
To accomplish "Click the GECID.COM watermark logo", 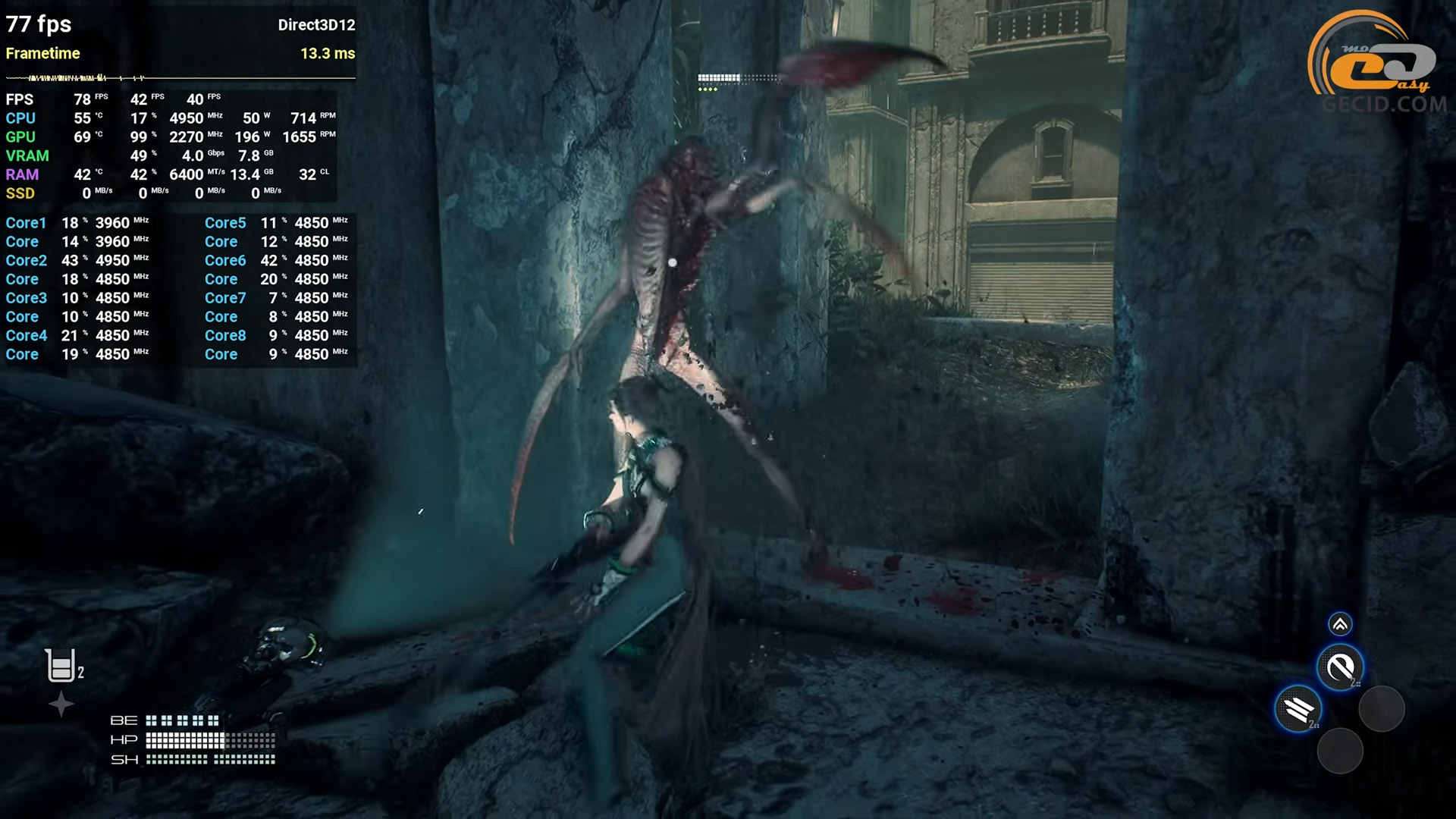I will (x=1378, y=64).
